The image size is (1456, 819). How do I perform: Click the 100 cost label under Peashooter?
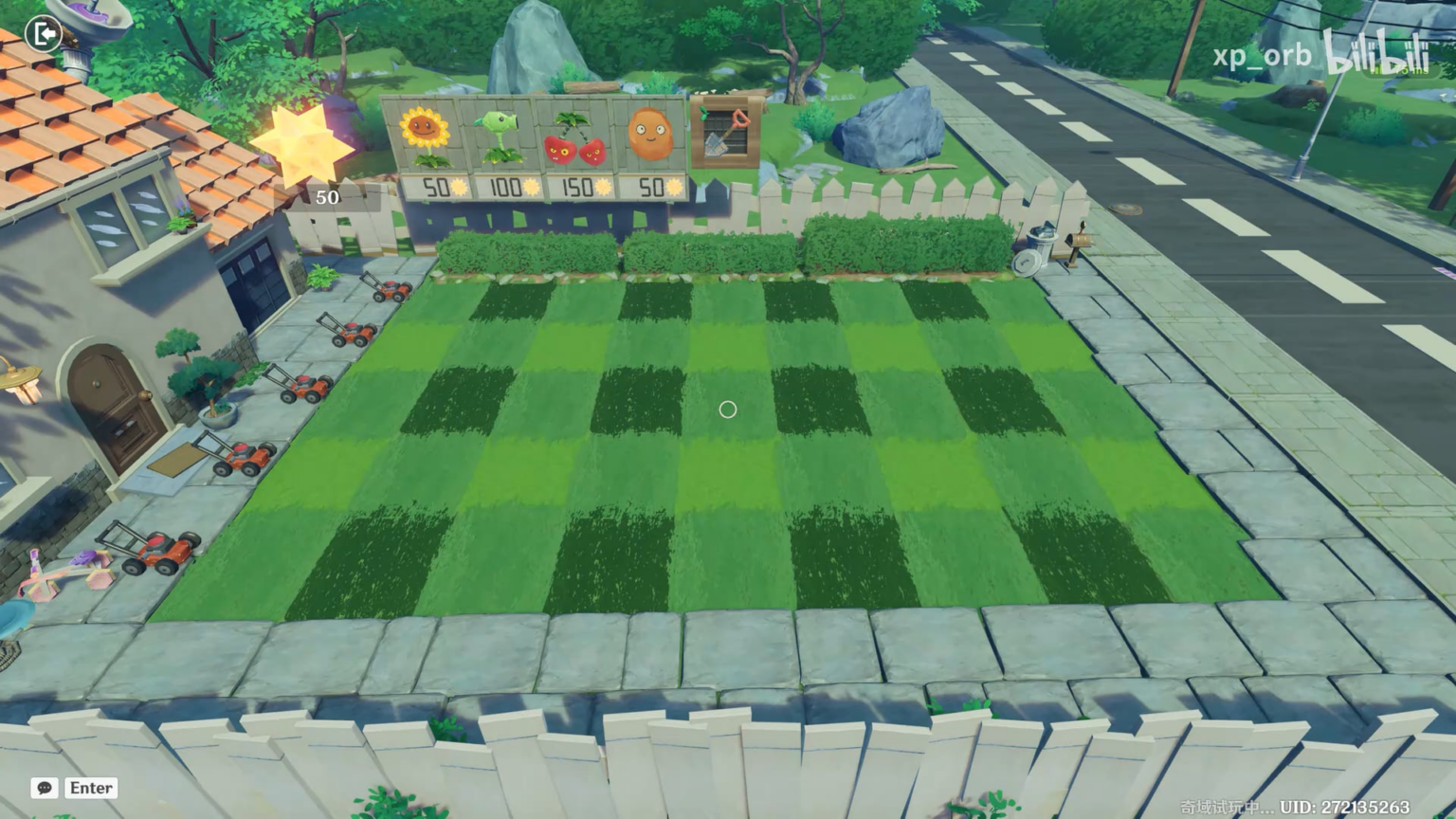[x=505, y=187]
